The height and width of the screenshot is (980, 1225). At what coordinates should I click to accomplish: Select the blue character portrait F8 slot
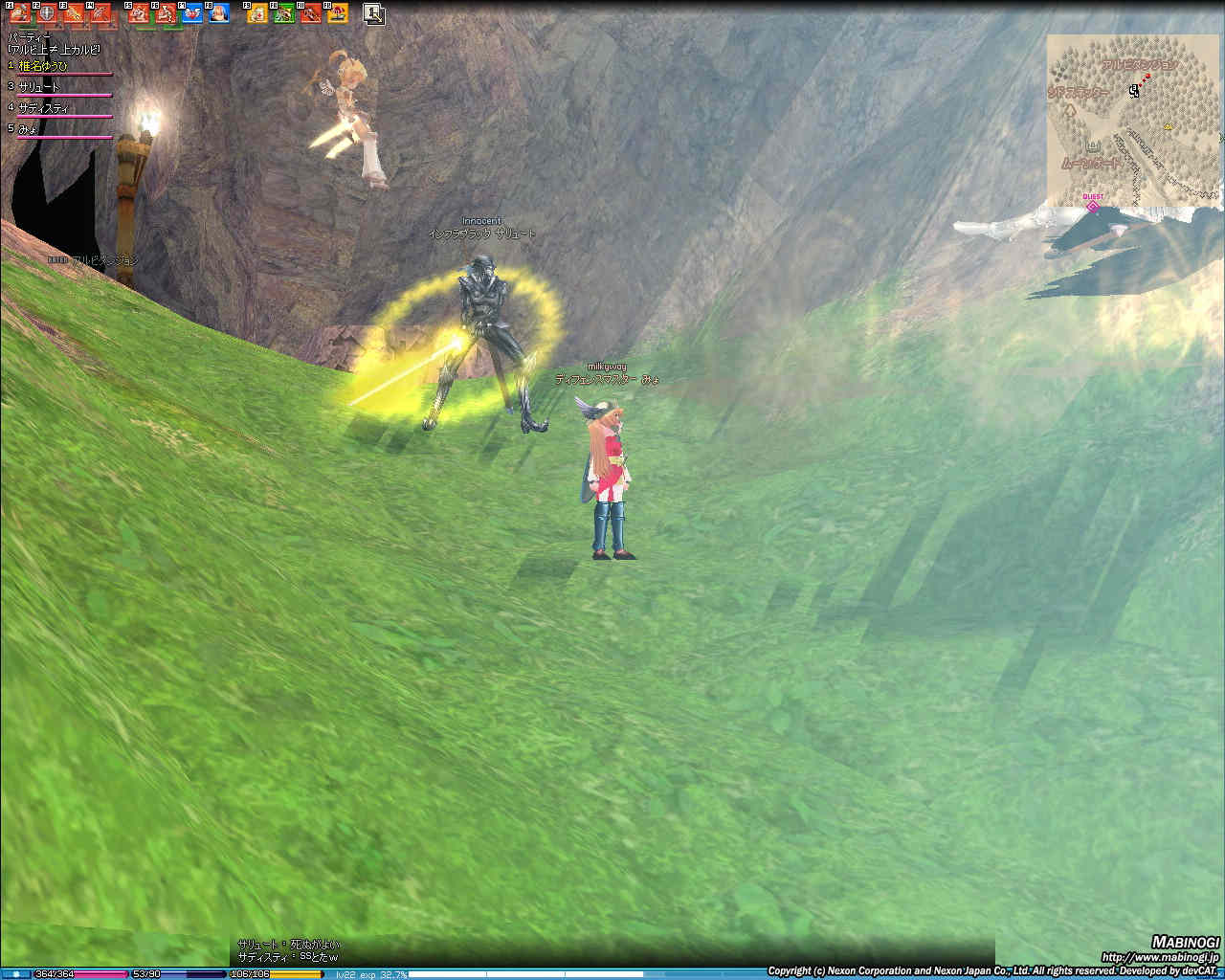(218, 13)
